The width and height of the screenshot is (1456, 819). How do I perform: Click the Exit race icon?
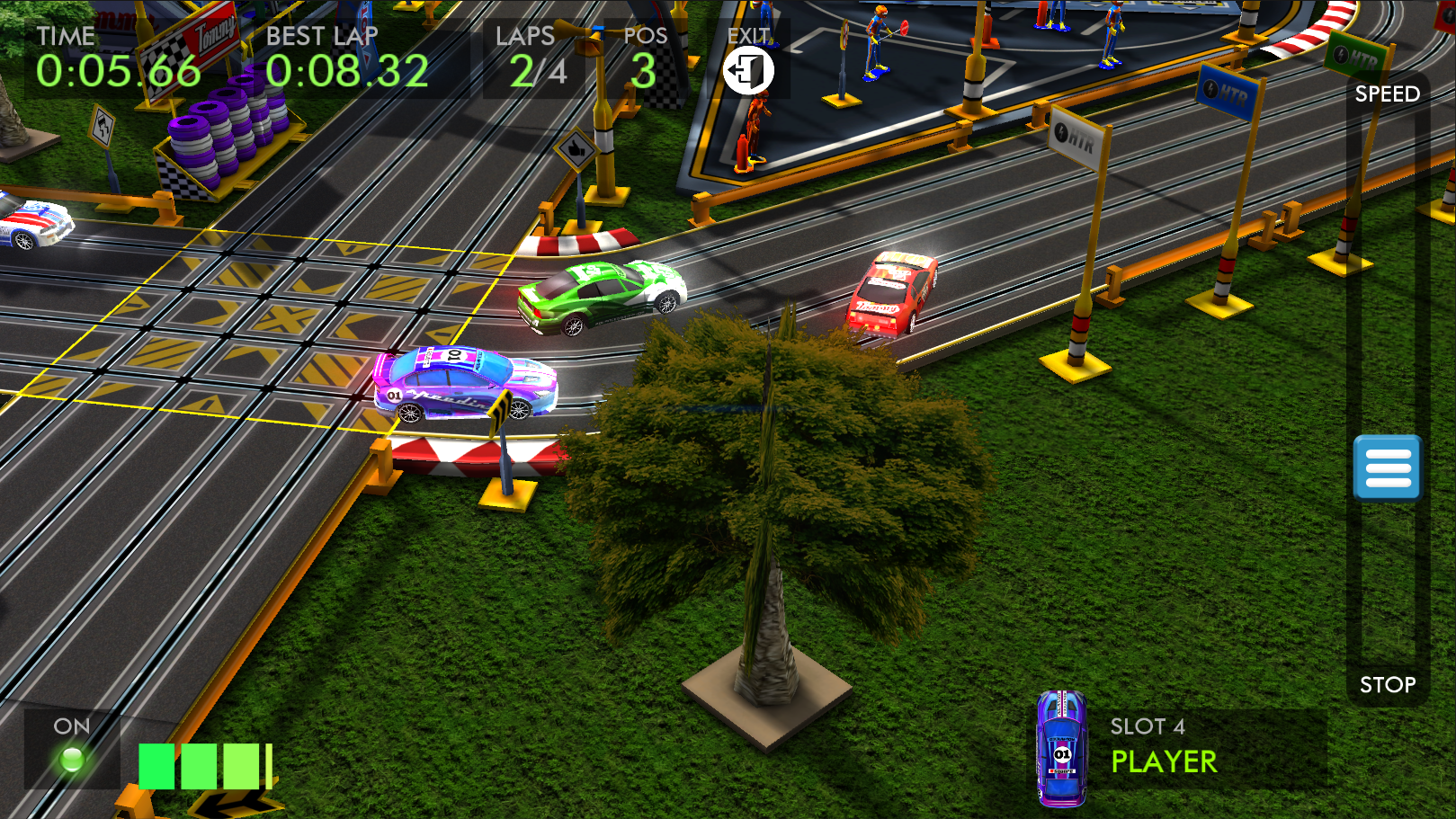click(748, 70)
